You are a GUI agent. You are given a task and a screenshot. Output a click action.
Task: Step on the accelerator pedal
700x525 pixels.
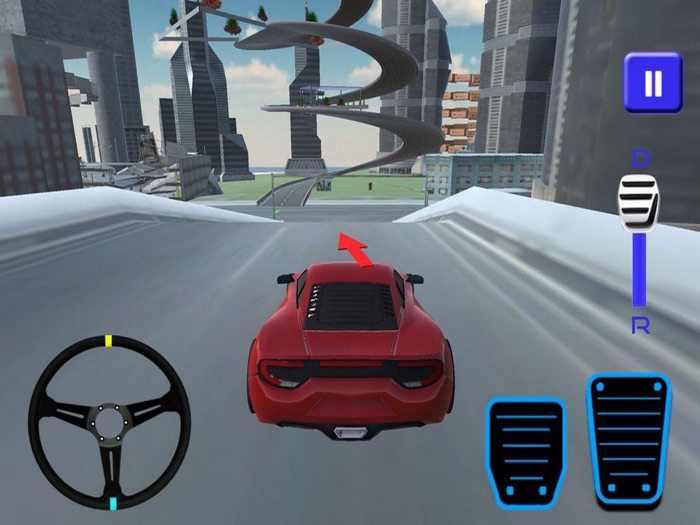coord(628,441)
